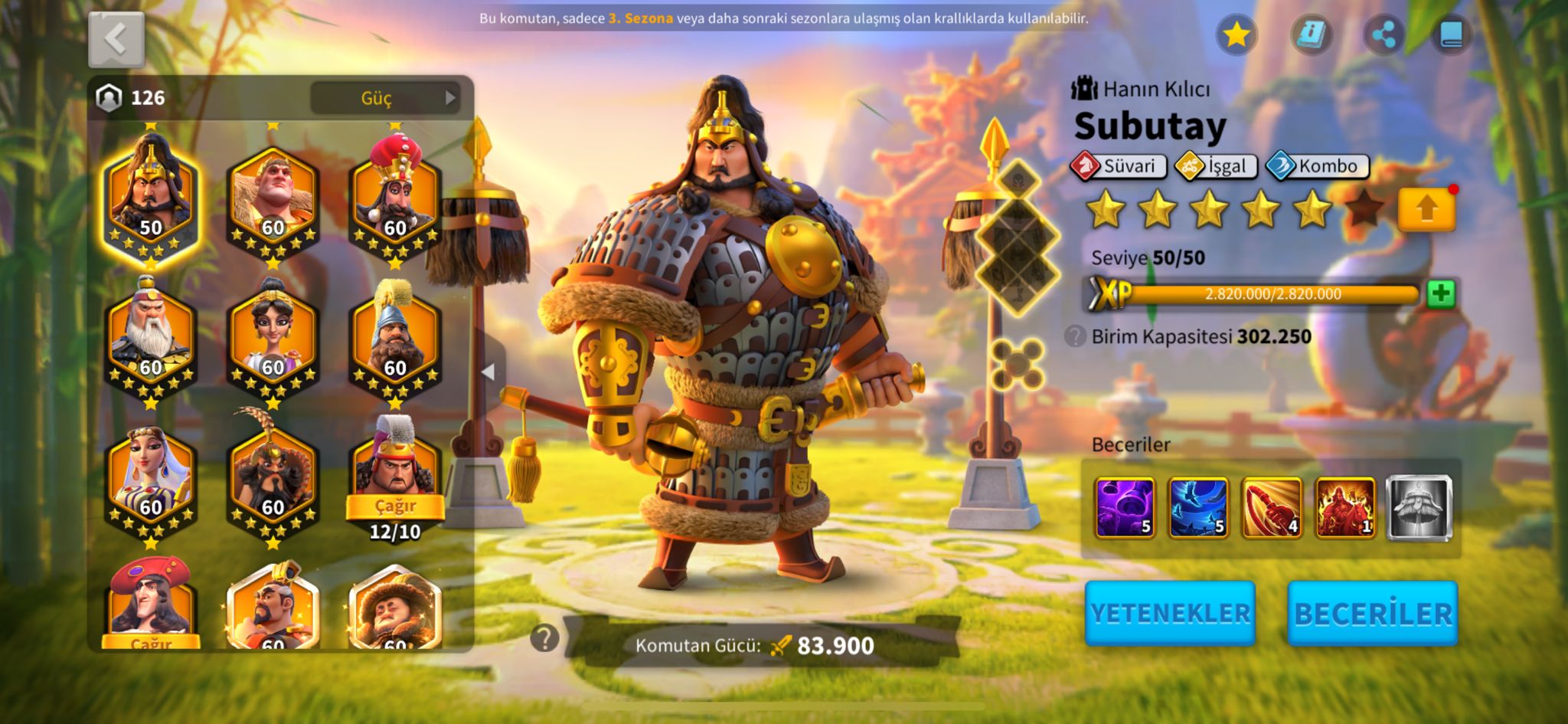Select the white-bearded commander portrait
The height and width of the screenshot is (724, 1568).
click(x=151, y=339)
